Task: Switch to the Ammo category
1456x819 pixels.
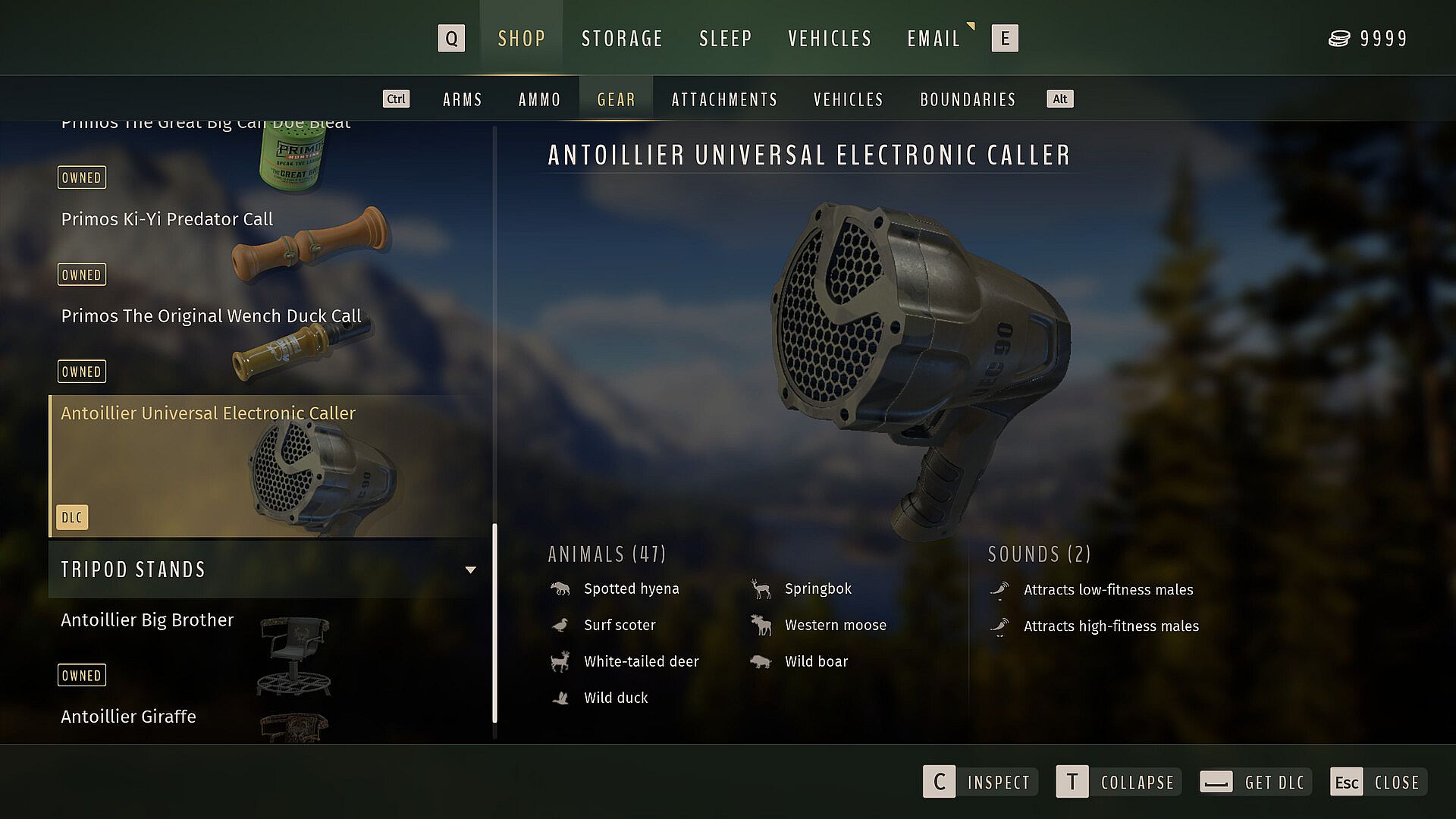Action: coord(539,99)
